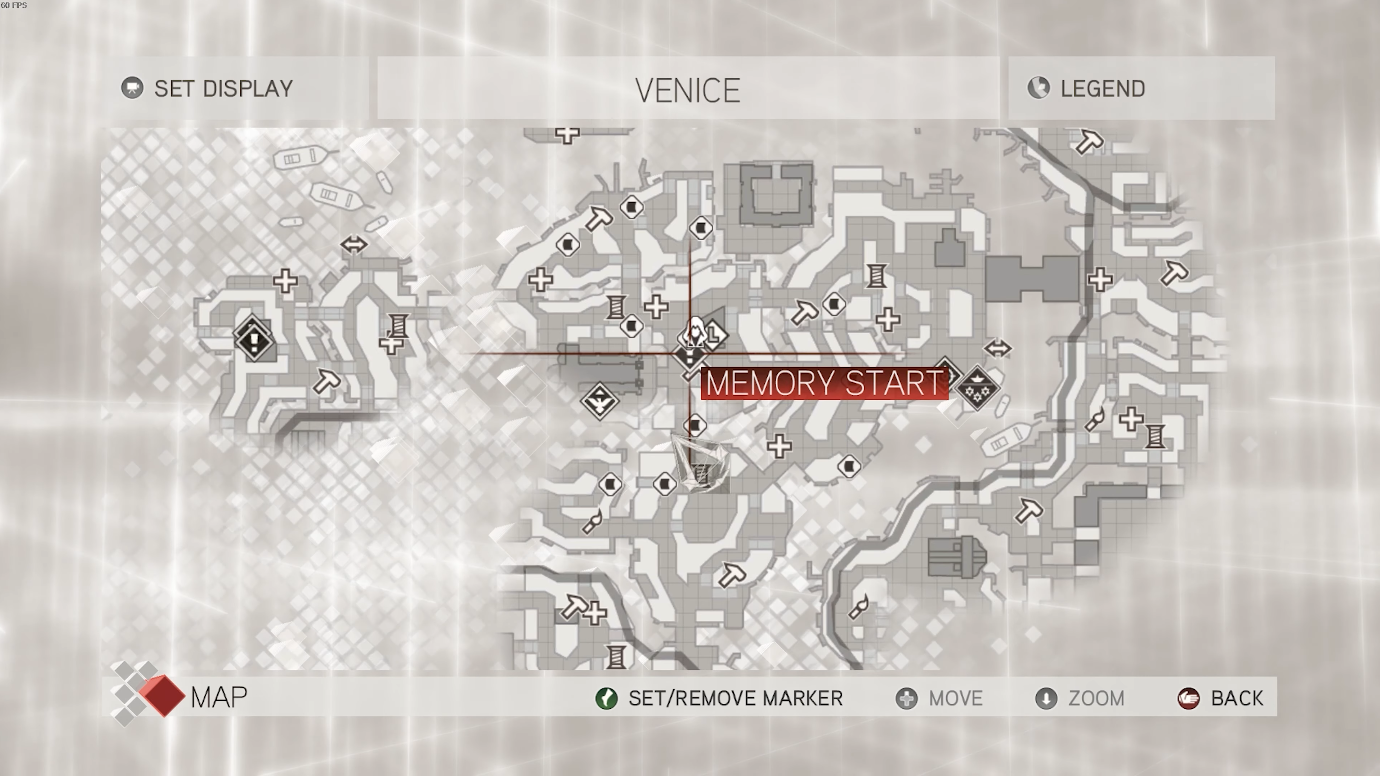Image resolution: width=1380 pixels, height=776 pixels.
Task: Select the Memory Start marker label
Action: click(824, 383)
